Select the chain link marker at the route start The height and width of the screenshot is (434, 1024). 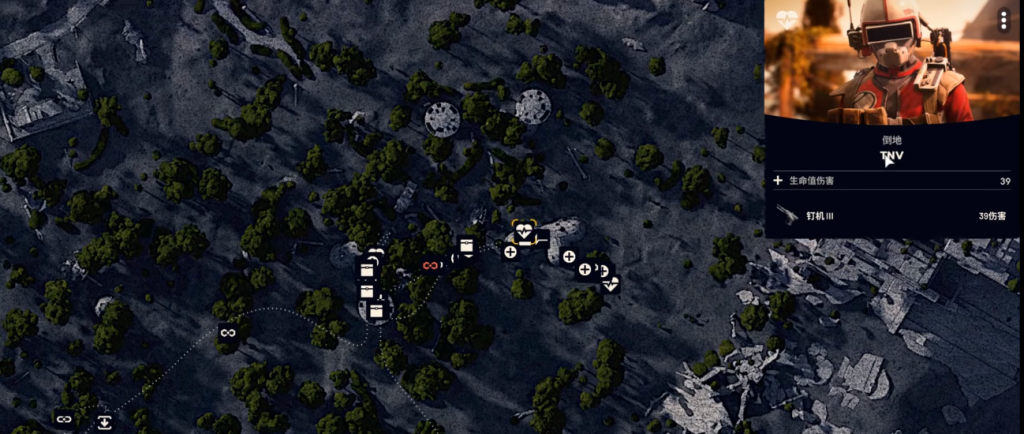64,419
